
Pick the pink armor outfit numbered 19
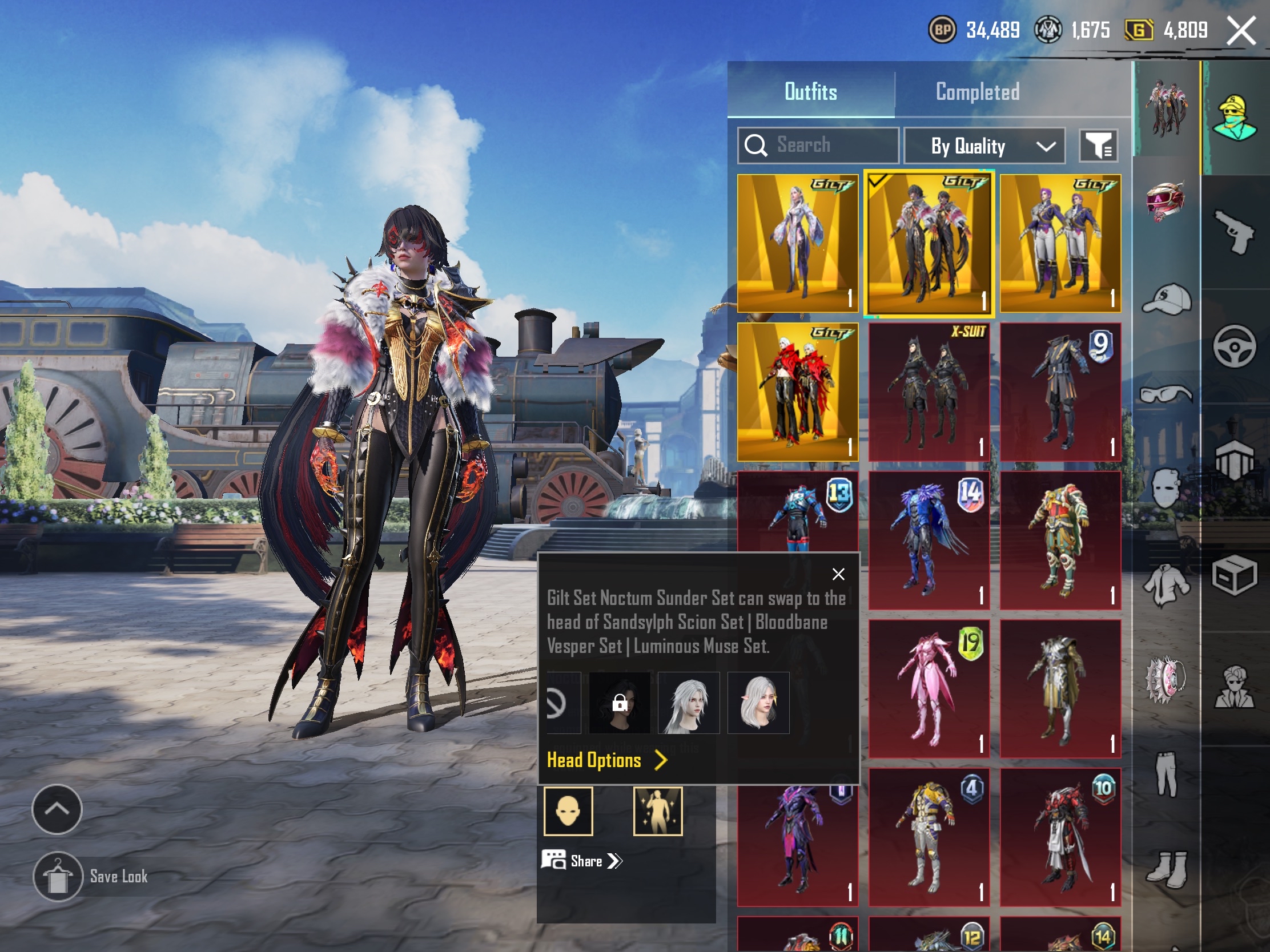929,689
